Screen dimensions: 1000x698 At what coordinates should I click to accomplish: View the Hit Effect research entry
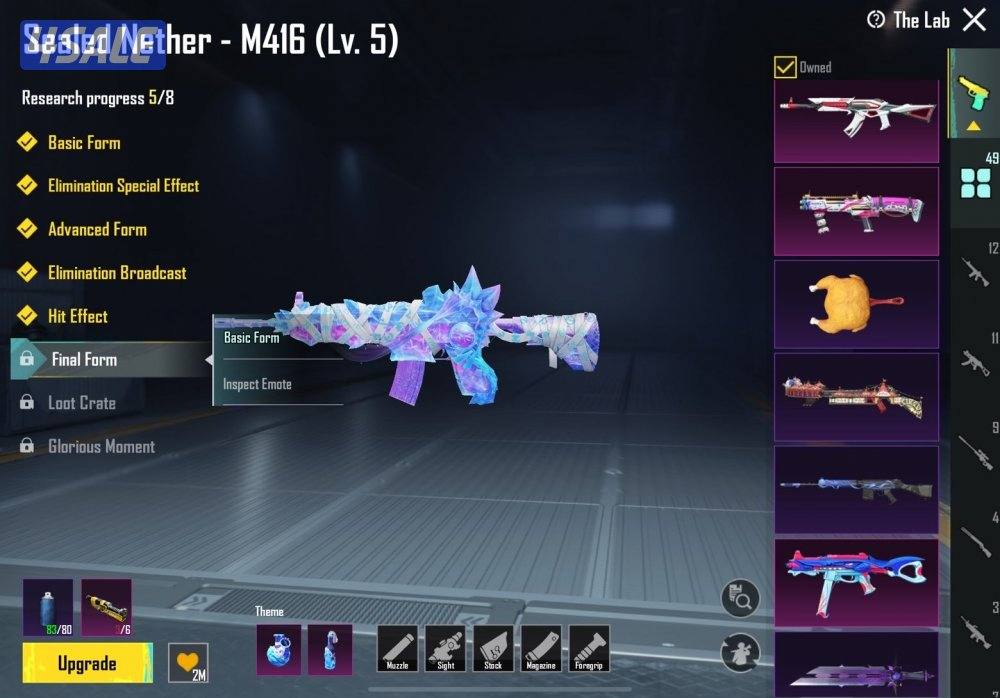click(77, 316)
